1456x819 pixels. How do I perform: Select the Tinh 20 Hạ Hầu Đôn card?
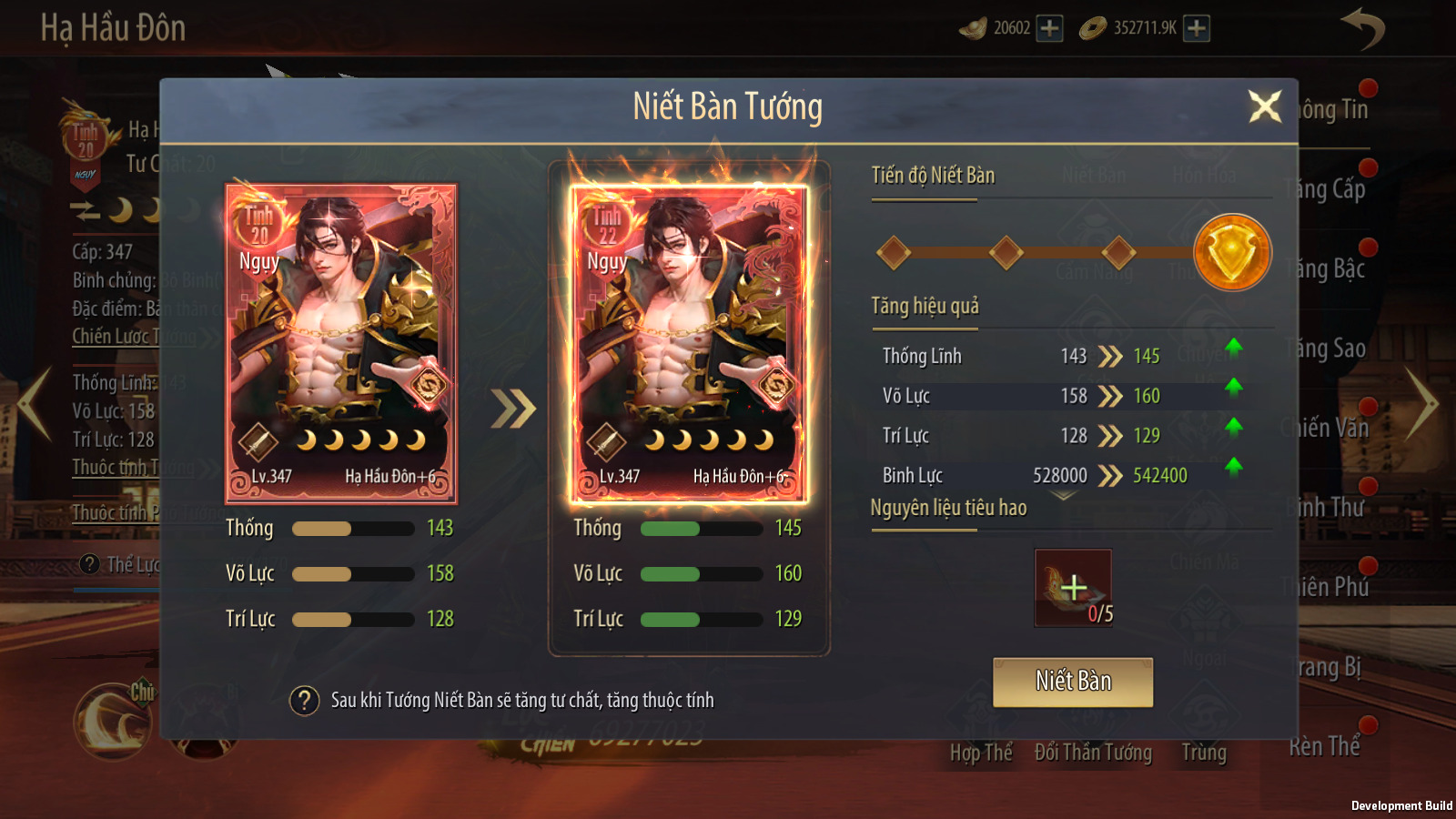(341, 344)
